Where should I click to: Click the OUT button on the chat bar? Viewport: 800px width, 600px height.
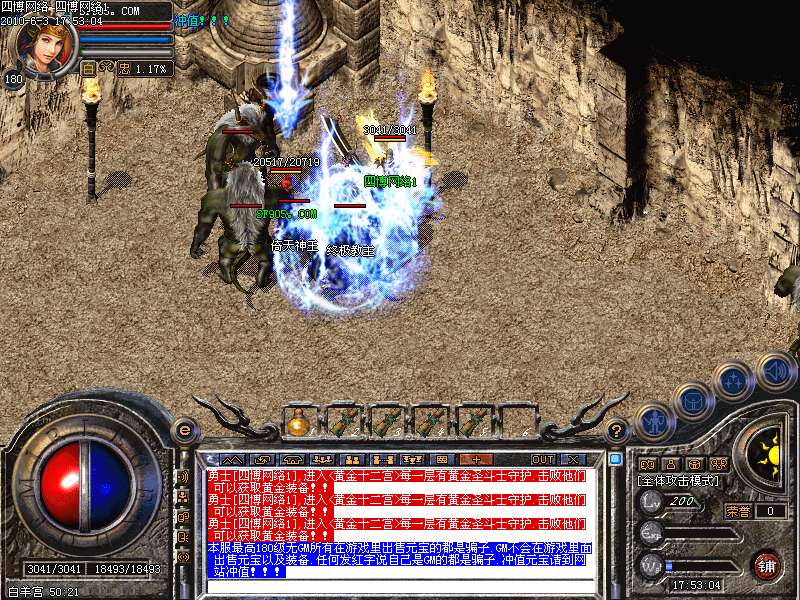point(543,459)
